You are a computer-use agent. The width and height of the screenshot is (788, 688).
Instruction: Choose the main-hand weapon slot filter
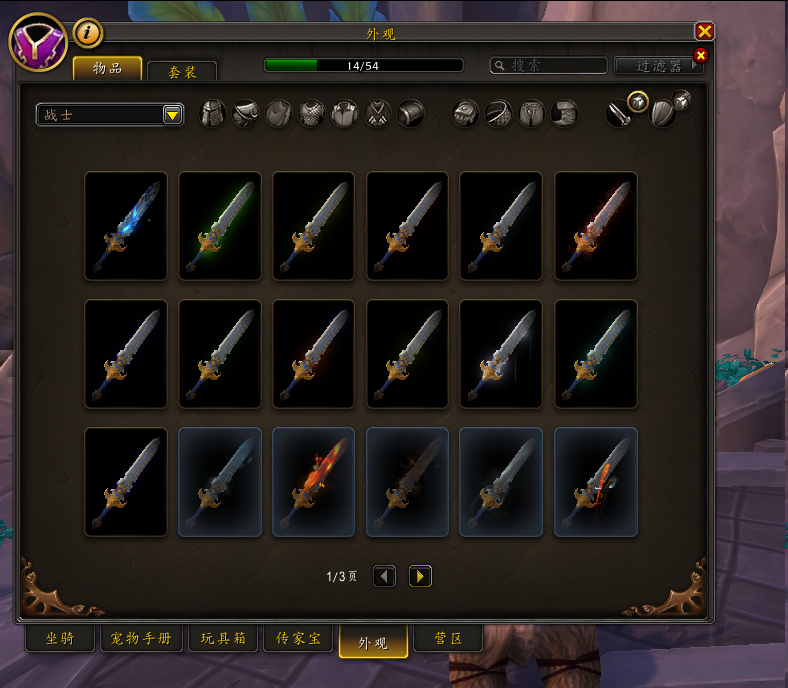coord(621,114)
